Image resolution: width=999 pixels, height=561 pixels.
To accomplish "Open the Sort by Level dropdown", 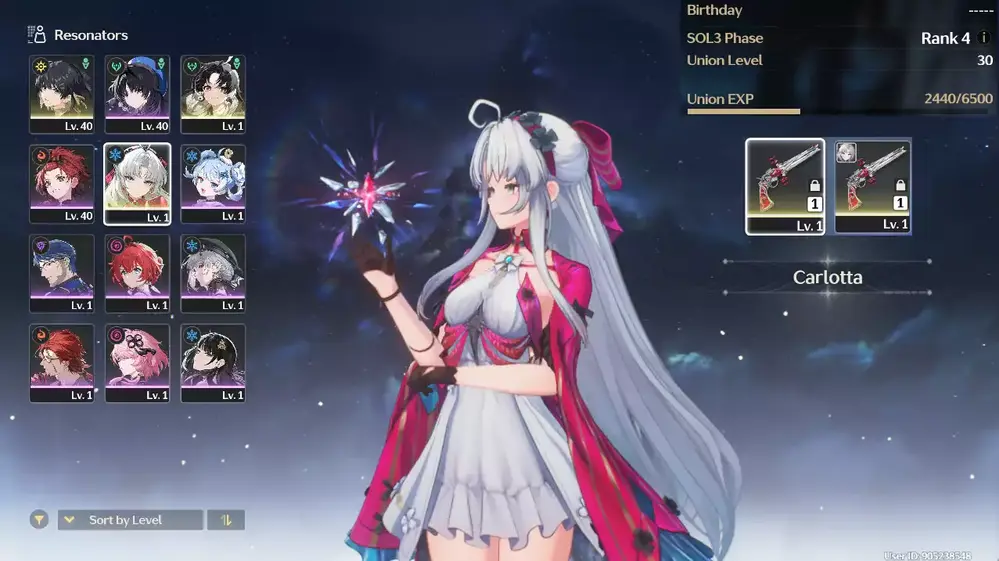I will coord(130,520).
